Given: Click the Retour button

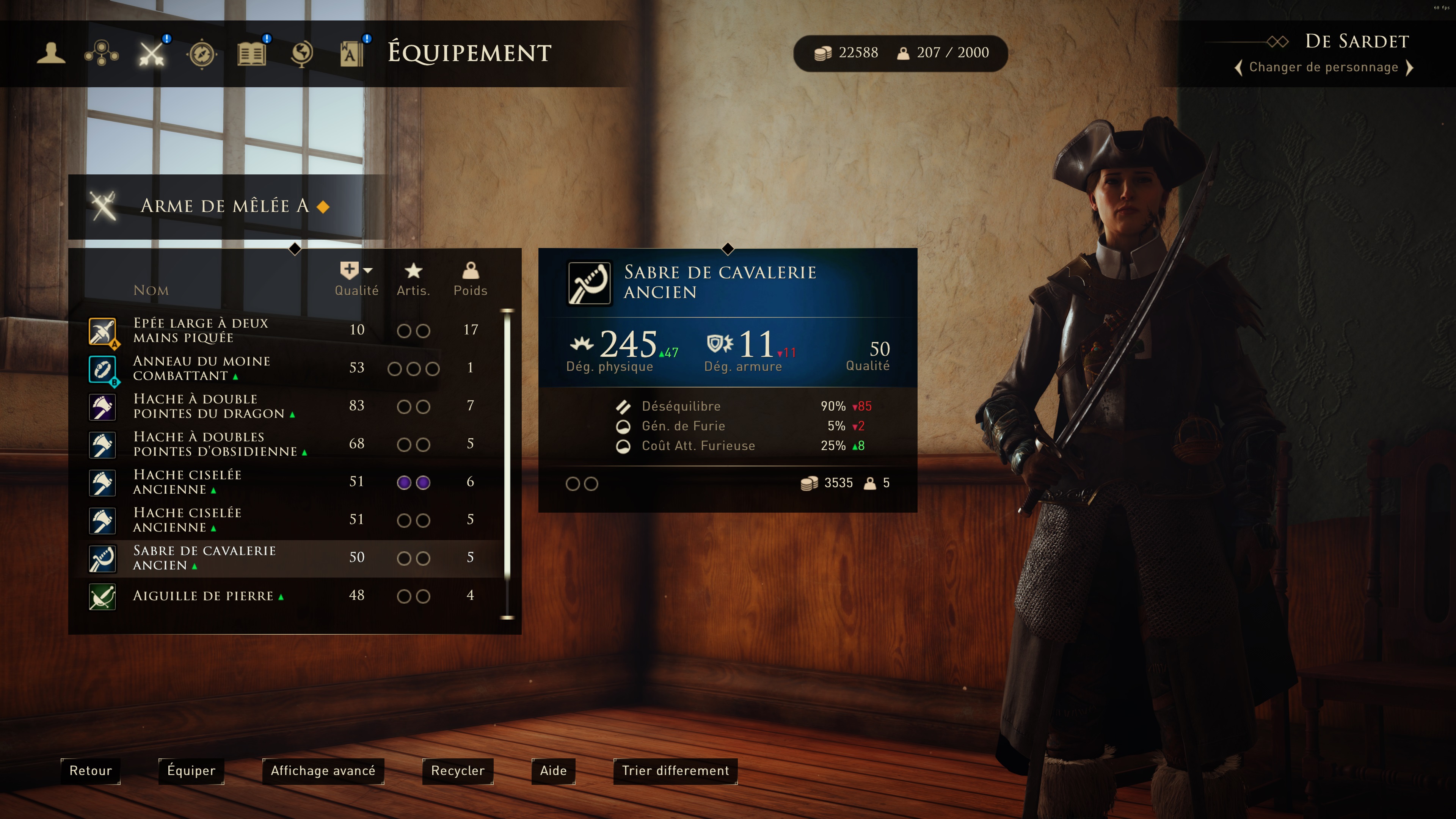Looking at the screenshot, I should tap(91, 771).
